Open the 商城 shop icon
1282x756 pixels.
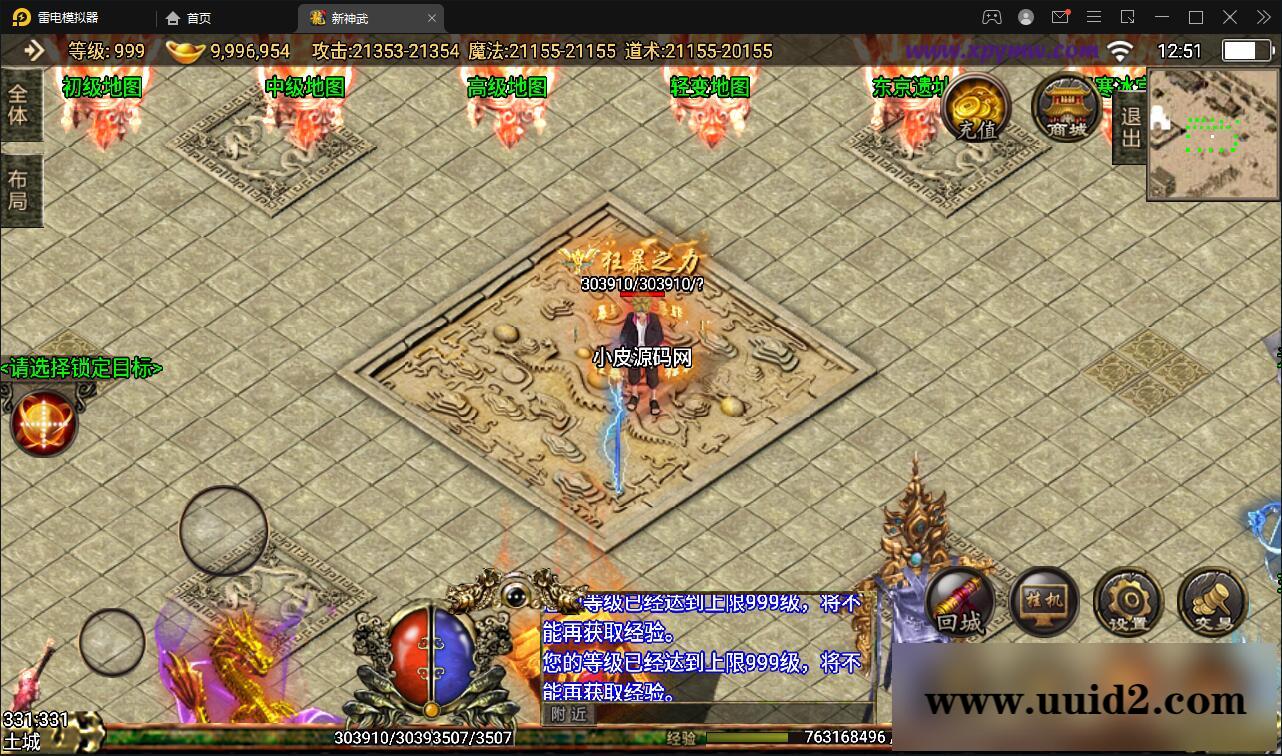click(1063, 108)
